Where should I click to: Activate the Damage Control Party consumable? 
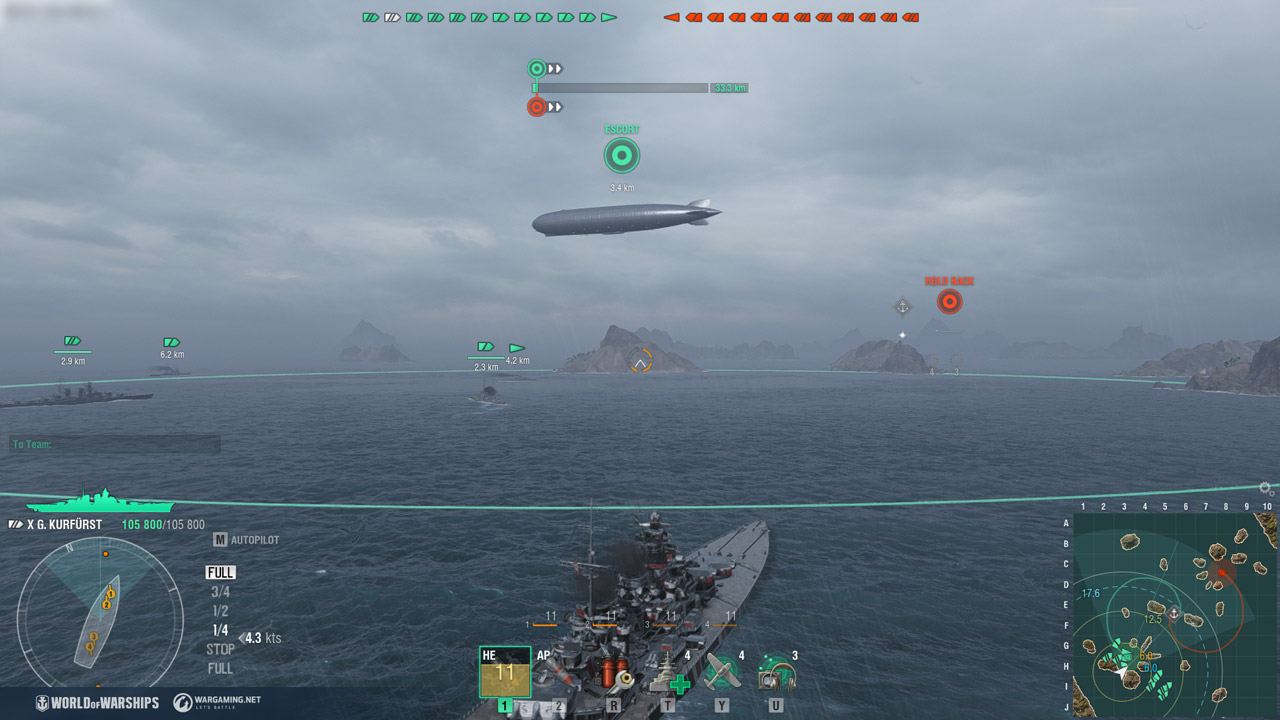(615, 673)
